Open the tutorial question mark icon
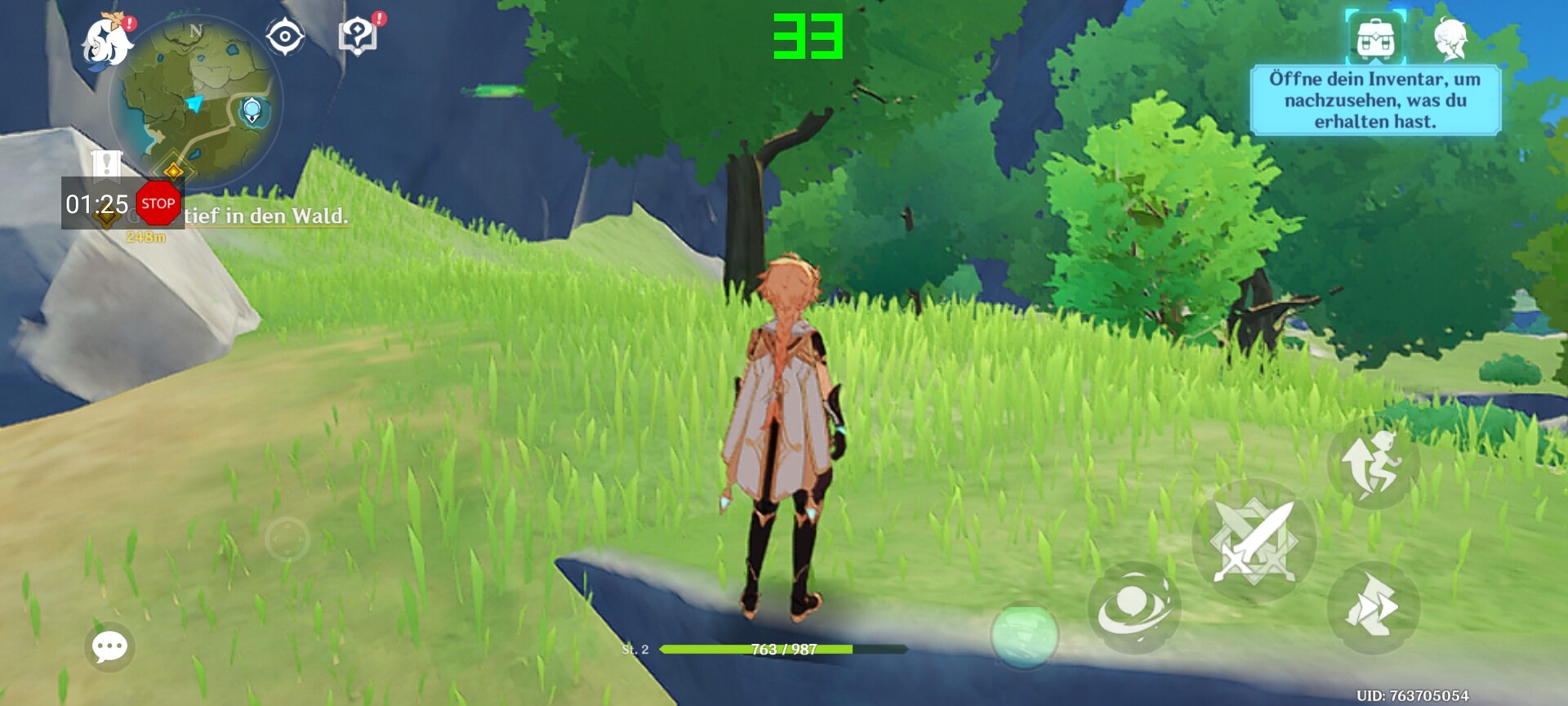The width and height of the screenshot is (1568, 706). coord(358,36)
